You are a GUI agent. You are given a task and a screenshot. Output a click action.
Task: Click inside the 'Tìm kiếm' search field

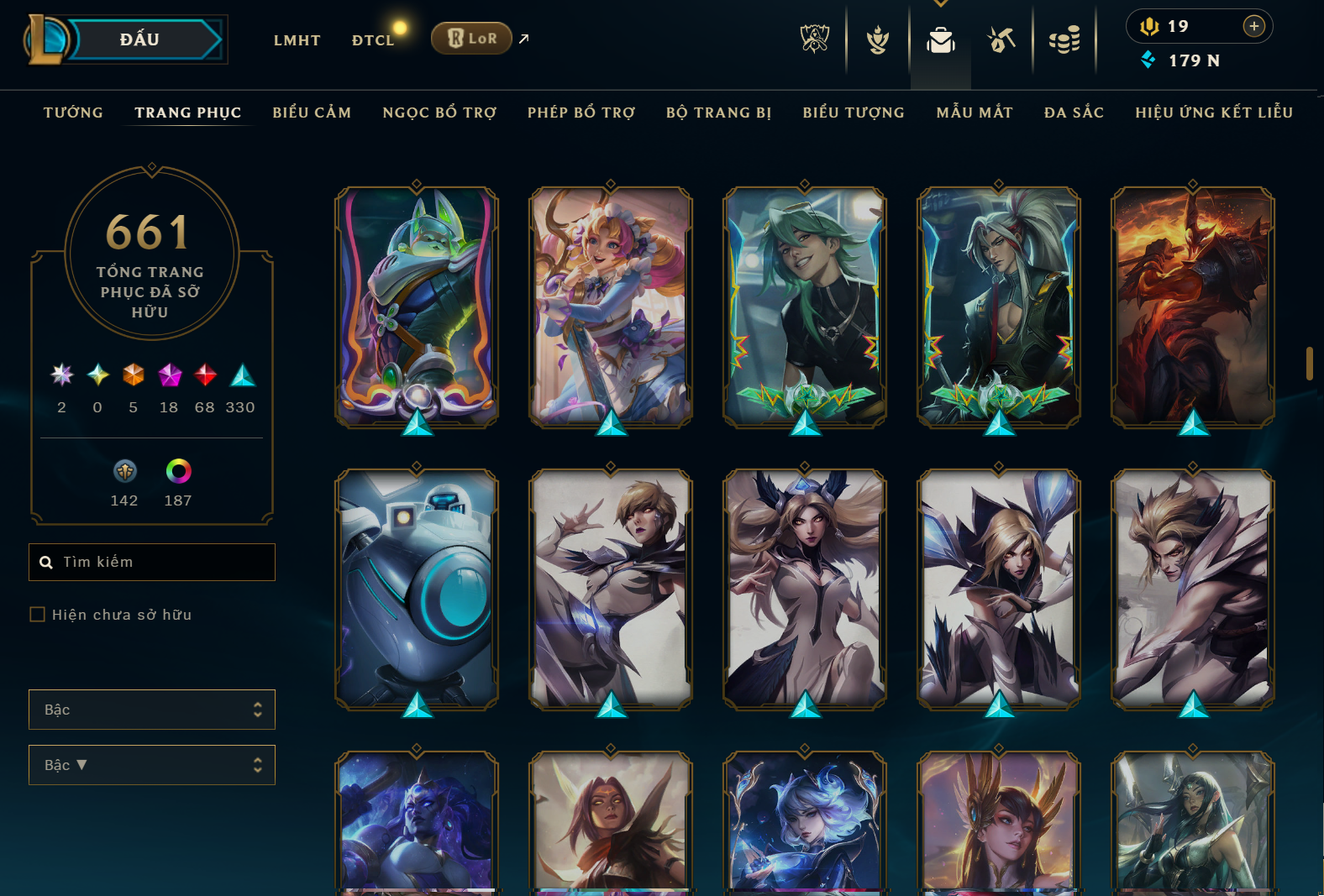pos(151,562)
